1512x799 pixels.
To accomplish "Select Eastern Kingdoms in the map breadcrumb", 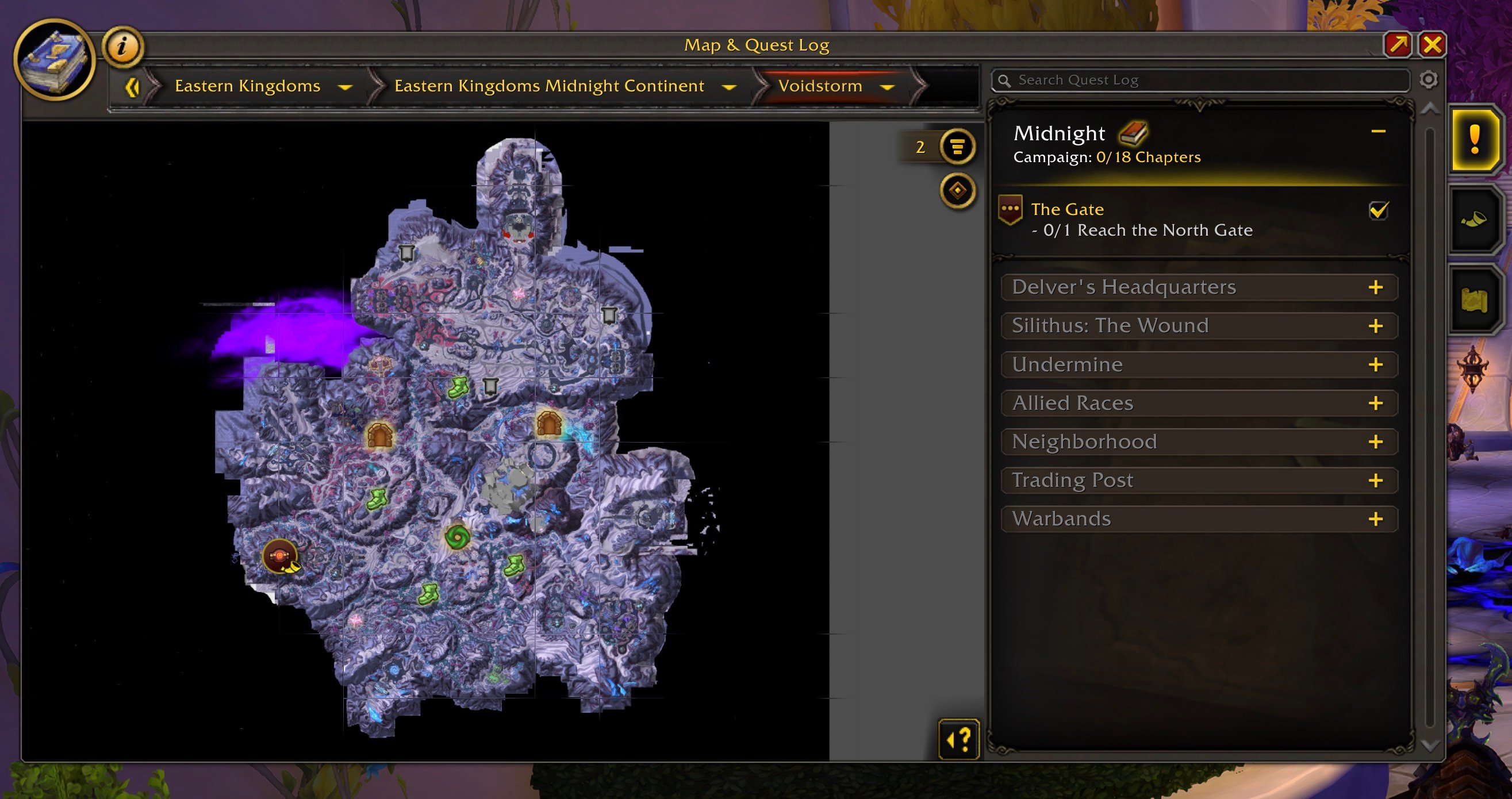I will (247, 86).
